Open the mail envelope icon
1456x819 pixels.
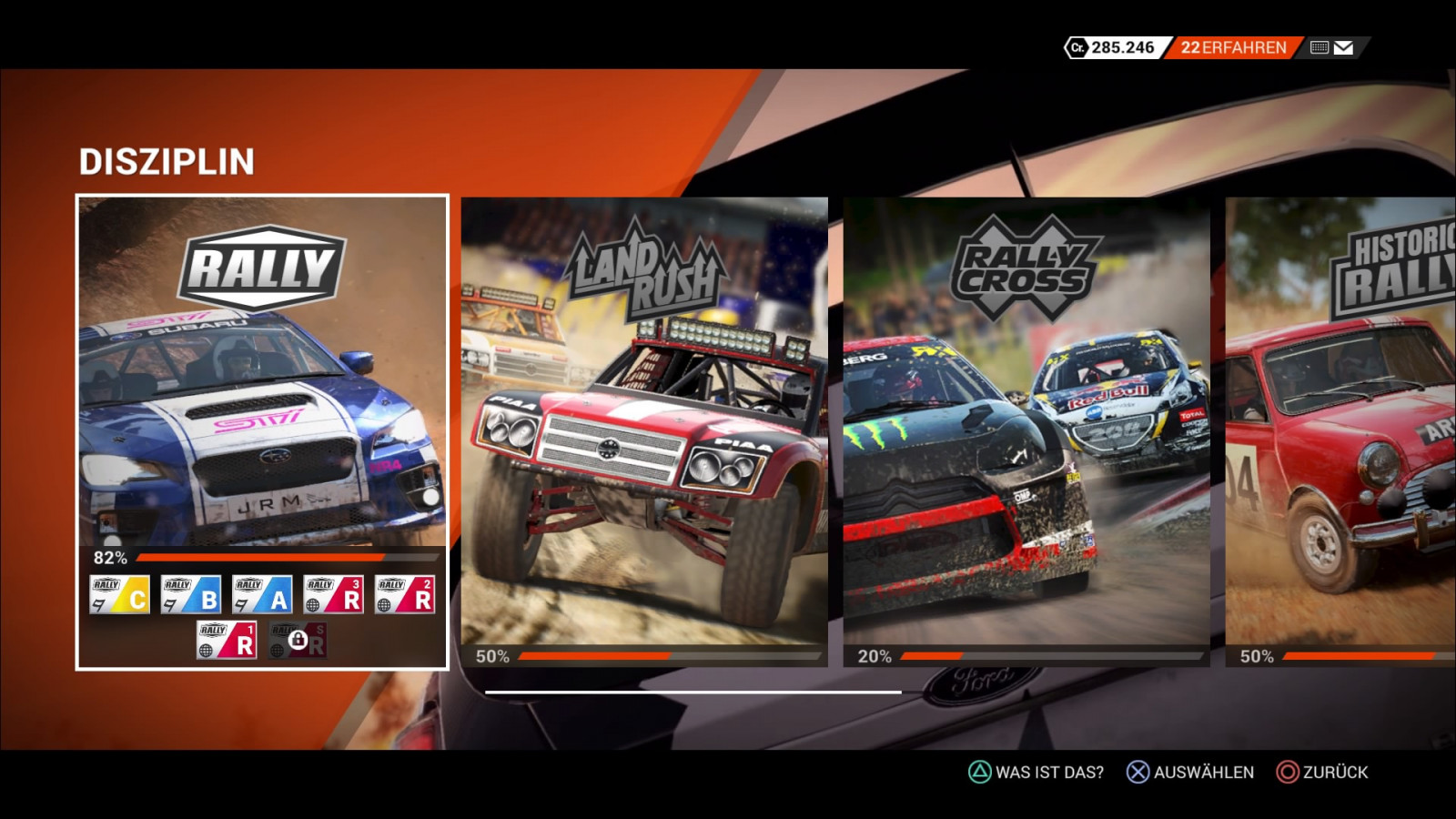(1343, 47)
